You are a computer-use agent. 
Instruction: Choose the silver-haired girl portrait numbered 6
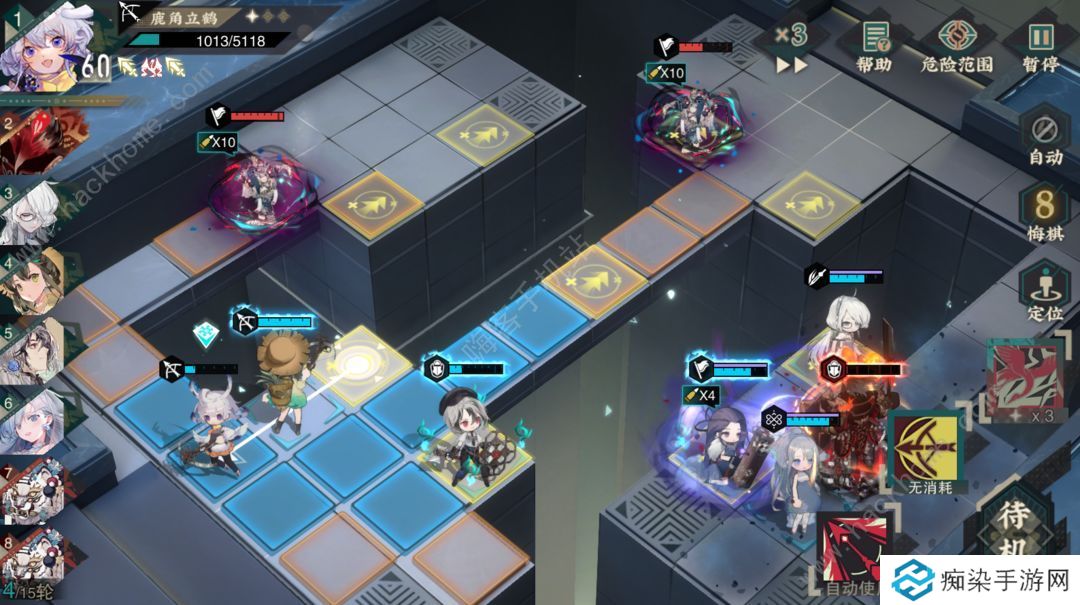(35, 420)
